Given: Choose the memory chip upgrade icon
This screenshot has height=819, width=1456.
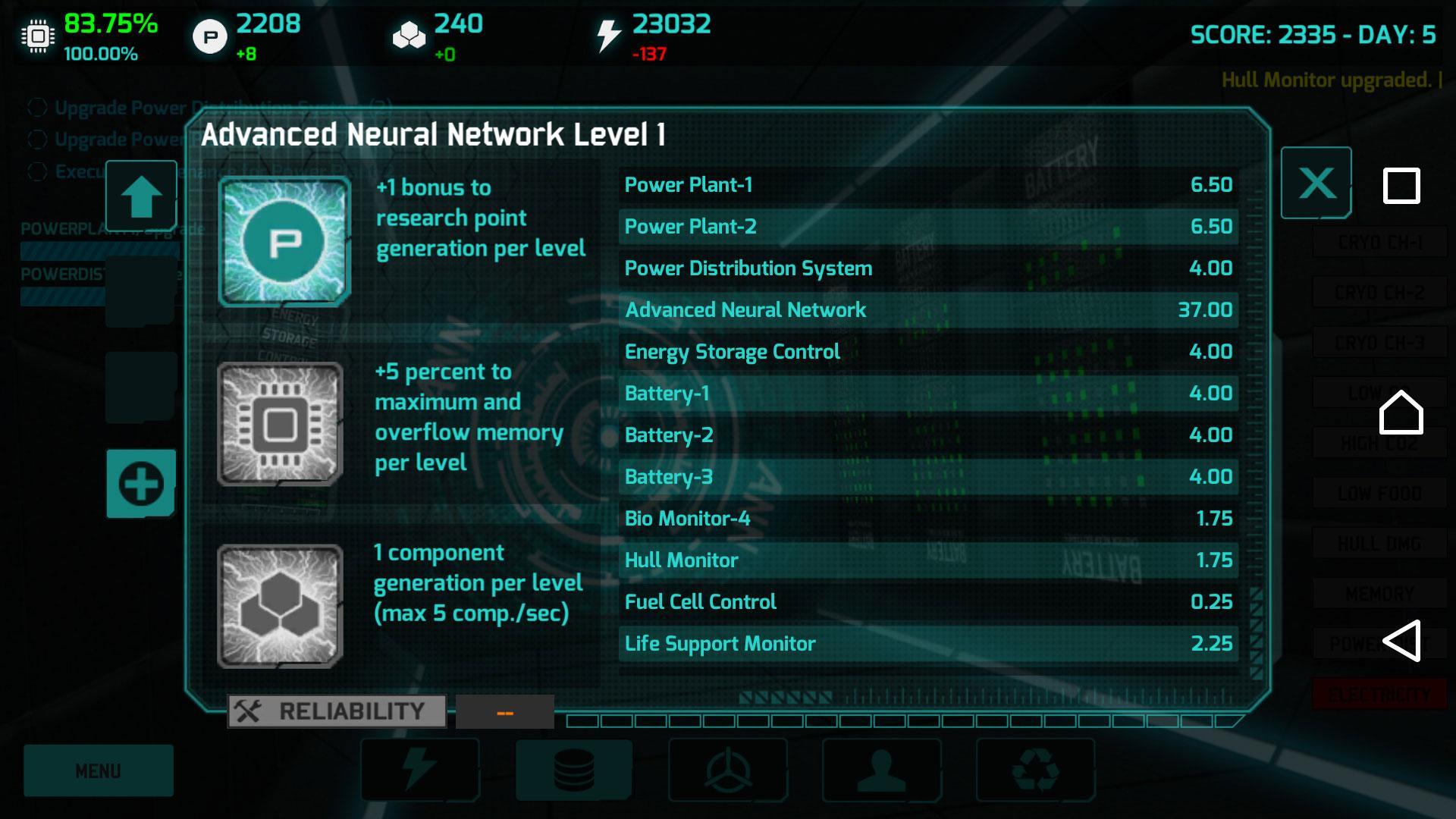Looking at the screenshot, I should [280, 424].
